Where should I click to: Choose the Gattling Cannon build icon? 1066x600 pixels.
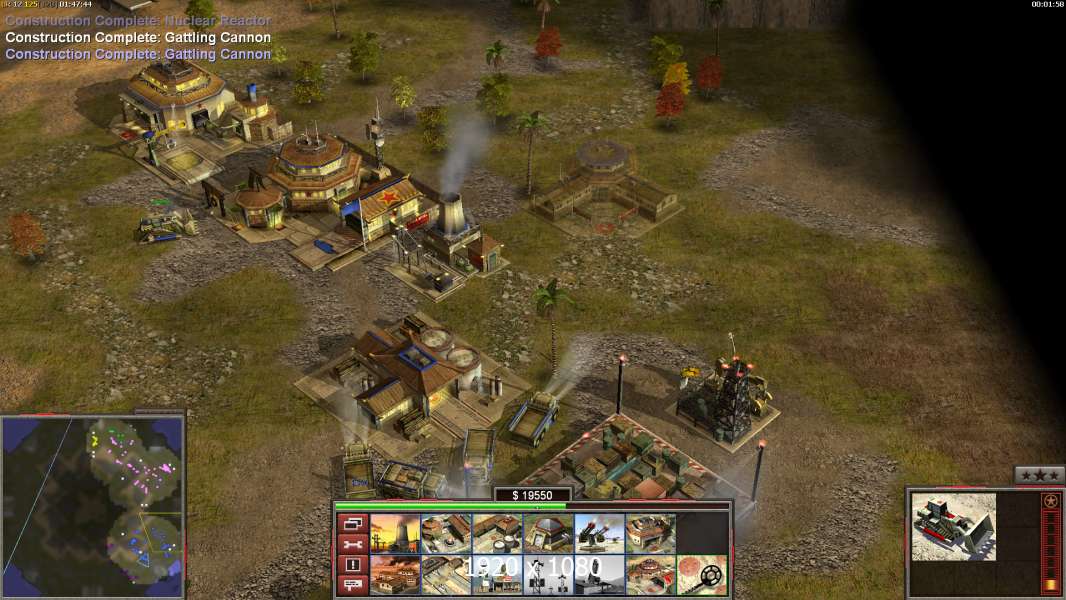(599, 533)
